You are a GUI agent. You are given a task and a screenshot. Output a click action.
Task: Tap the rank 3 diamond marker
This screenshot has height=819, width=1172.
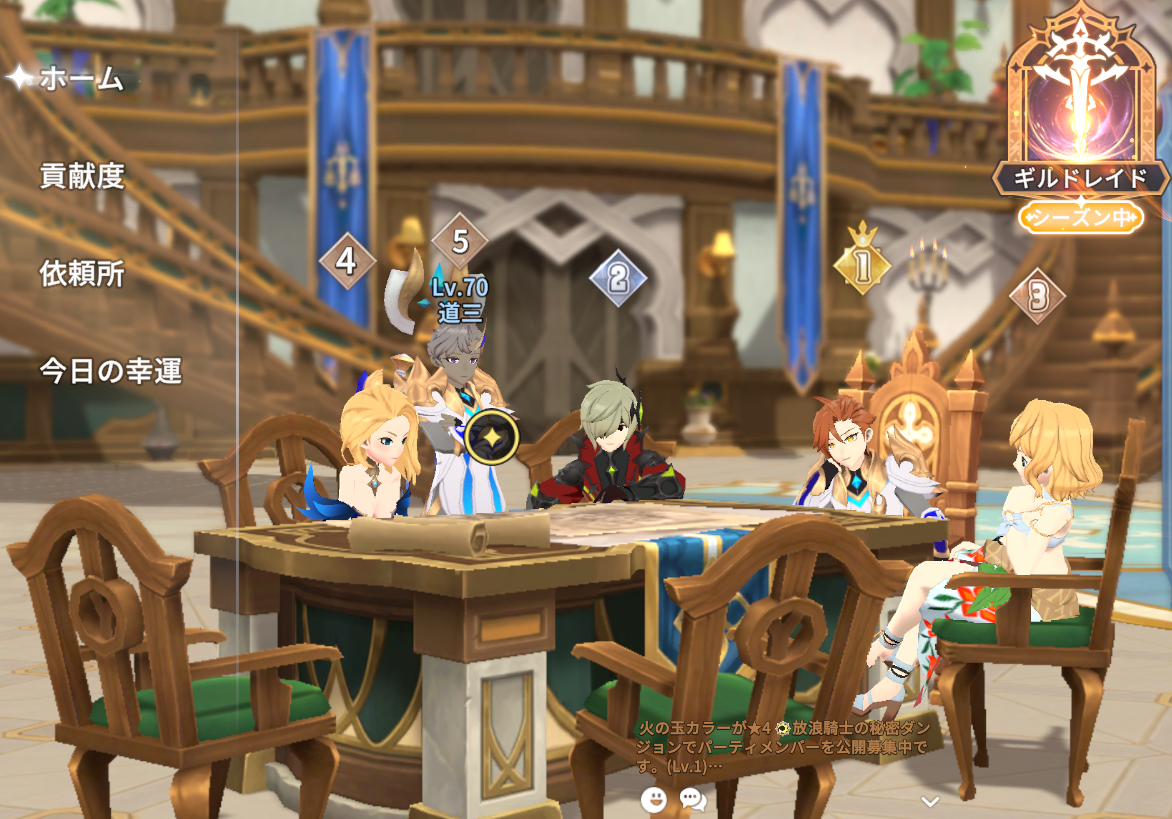click(1038, 295)
